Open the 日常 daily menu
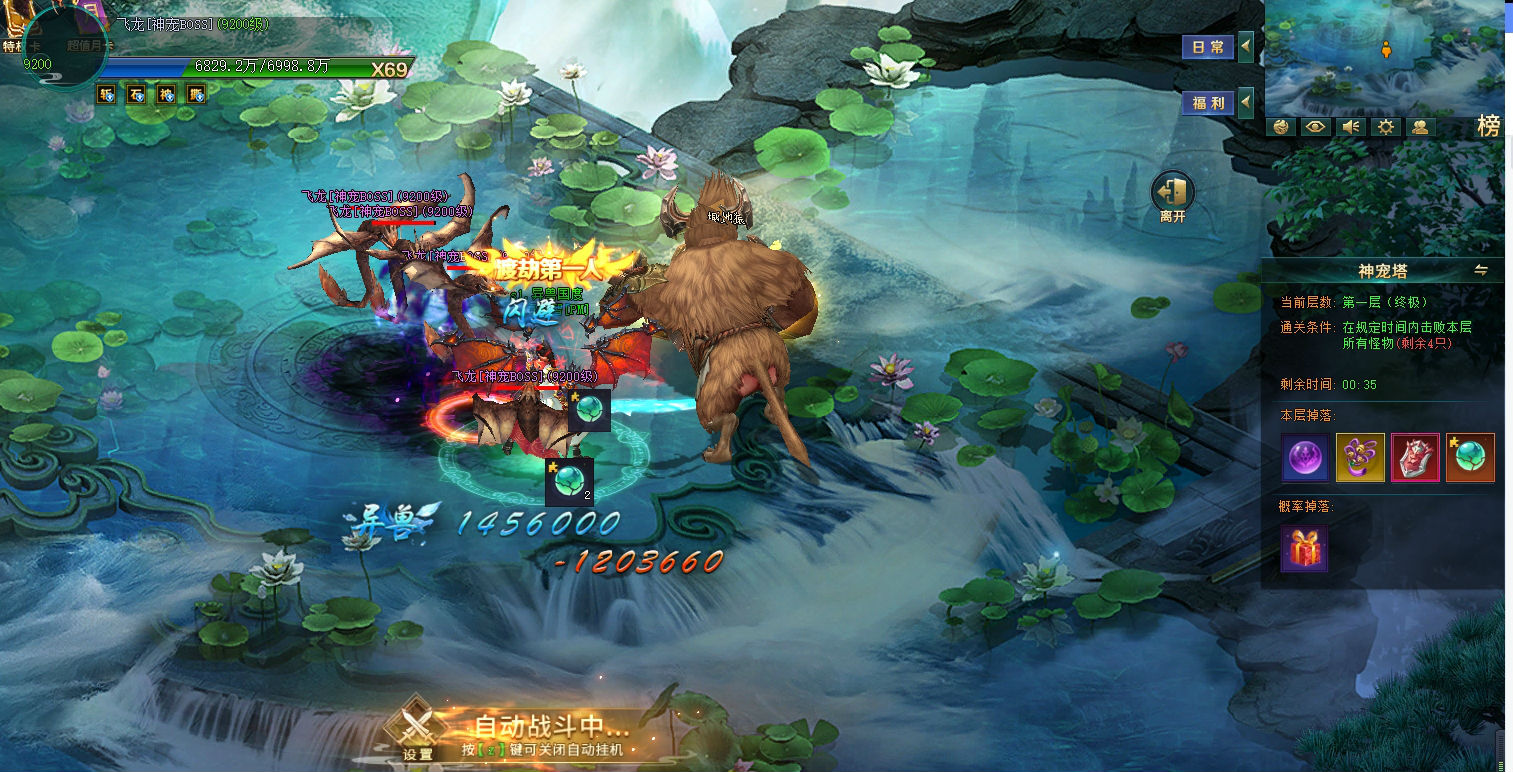1513x772 pixels. (x=1208, y=47)
